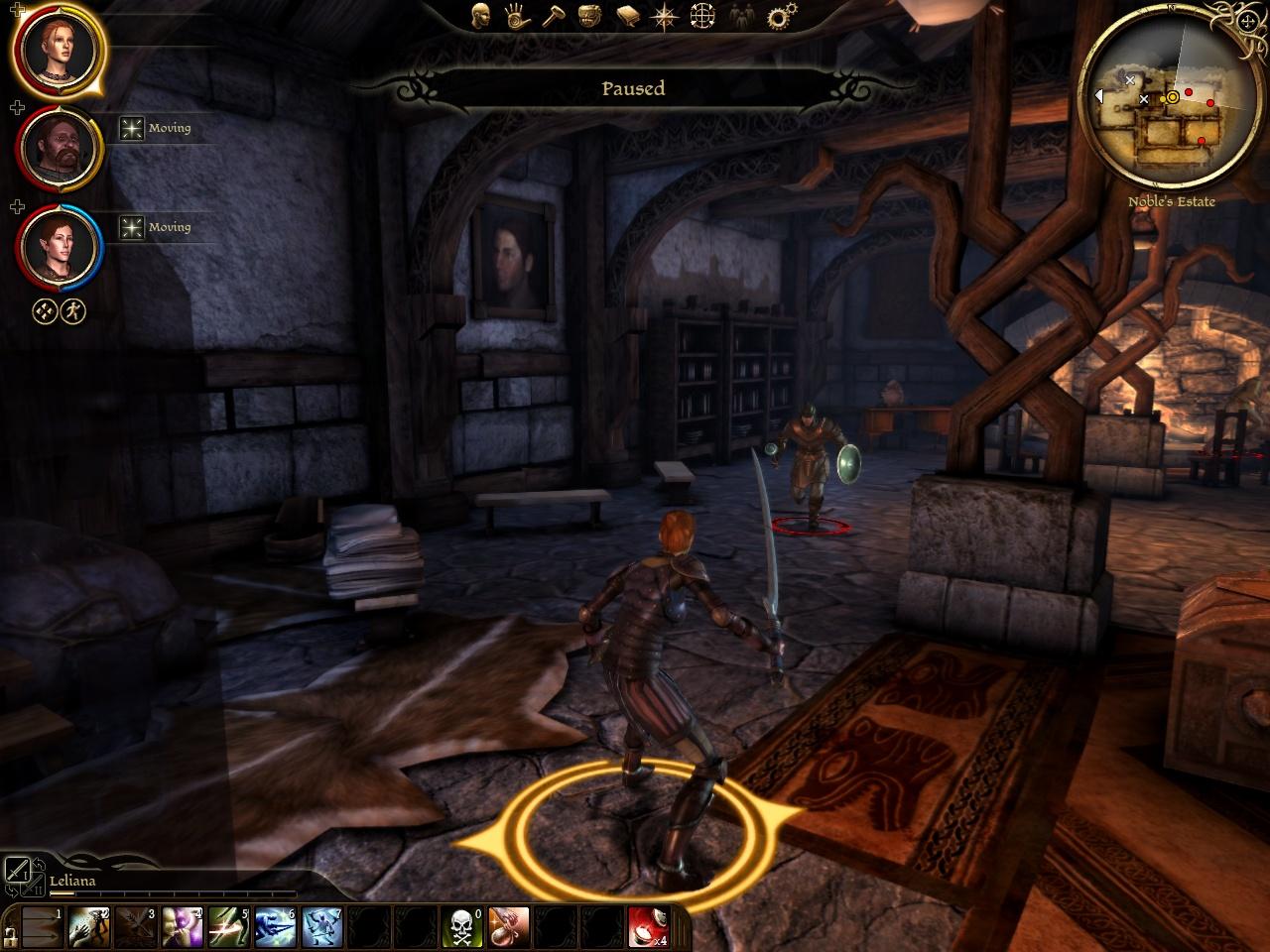1270x952 pixels.
Task: Open the game options gear icon
Action: click(x=783, y=15)
